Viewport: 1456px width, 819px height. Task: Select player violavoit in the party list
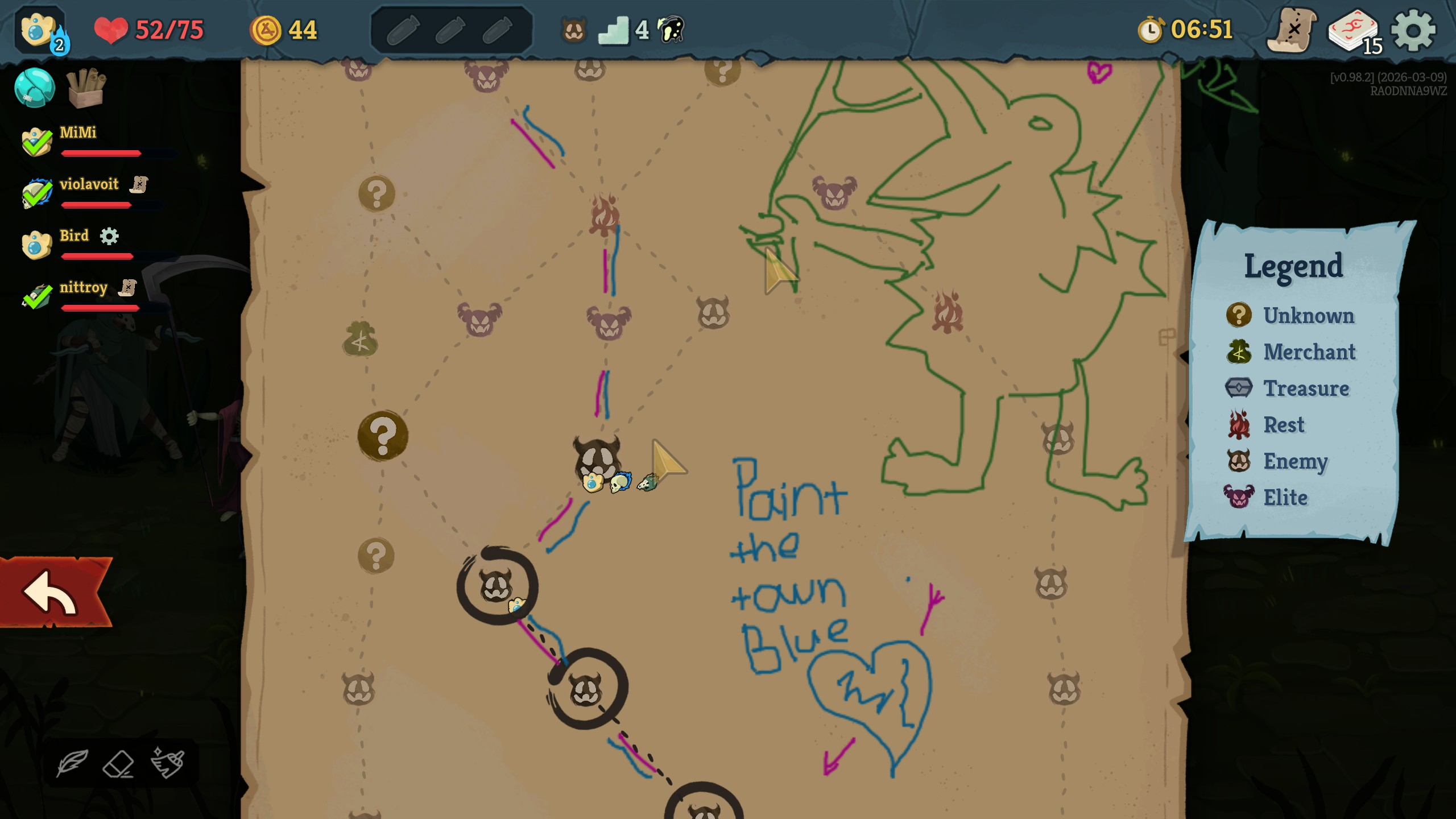89,184
